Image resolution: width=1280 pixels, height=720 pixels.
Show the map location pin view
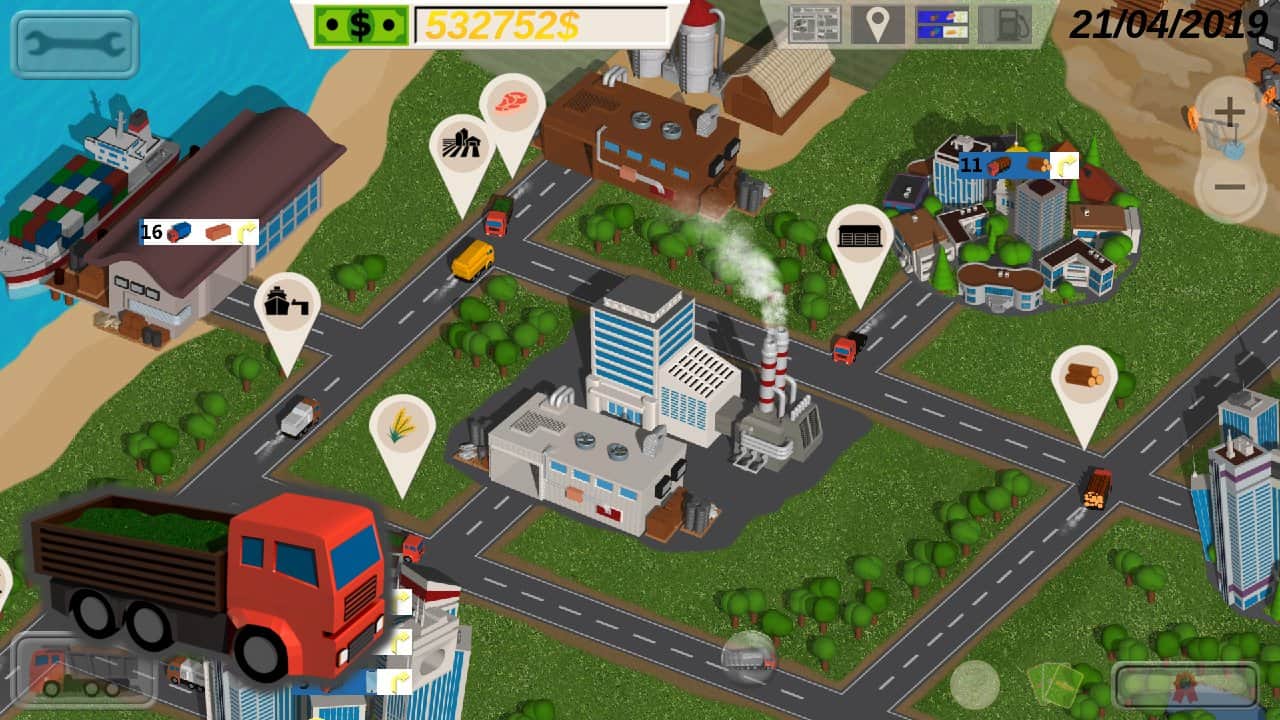pyautogui.click(x=877, y=24)
